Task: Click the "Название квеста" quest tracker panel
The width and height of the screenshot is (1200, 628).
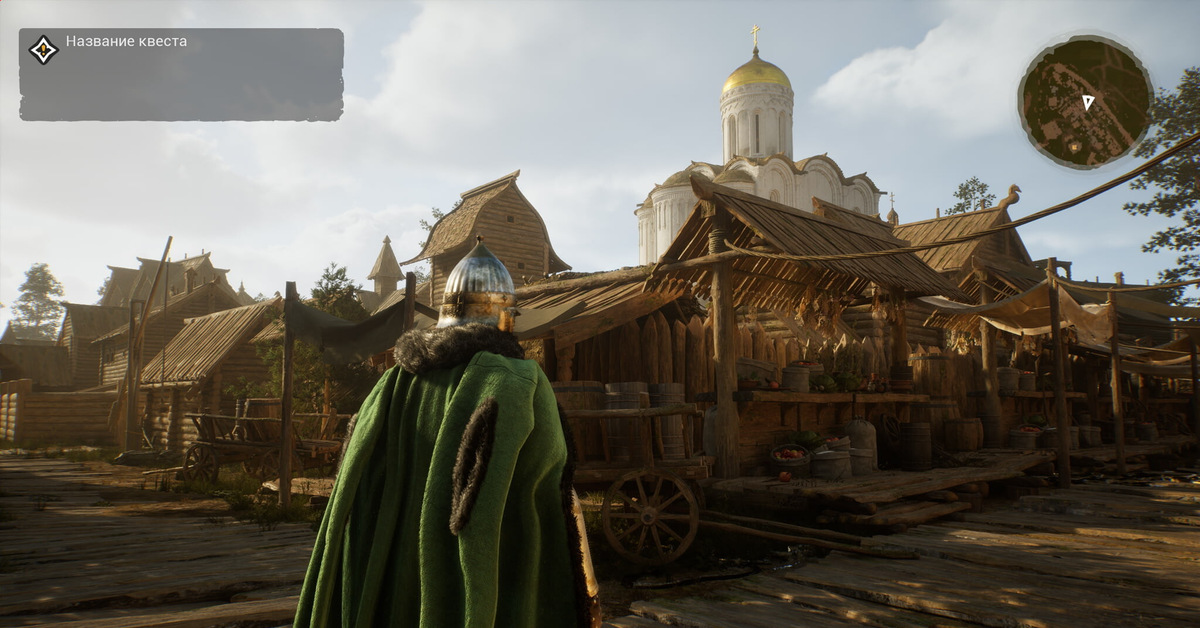Action: tap(181, 75)
